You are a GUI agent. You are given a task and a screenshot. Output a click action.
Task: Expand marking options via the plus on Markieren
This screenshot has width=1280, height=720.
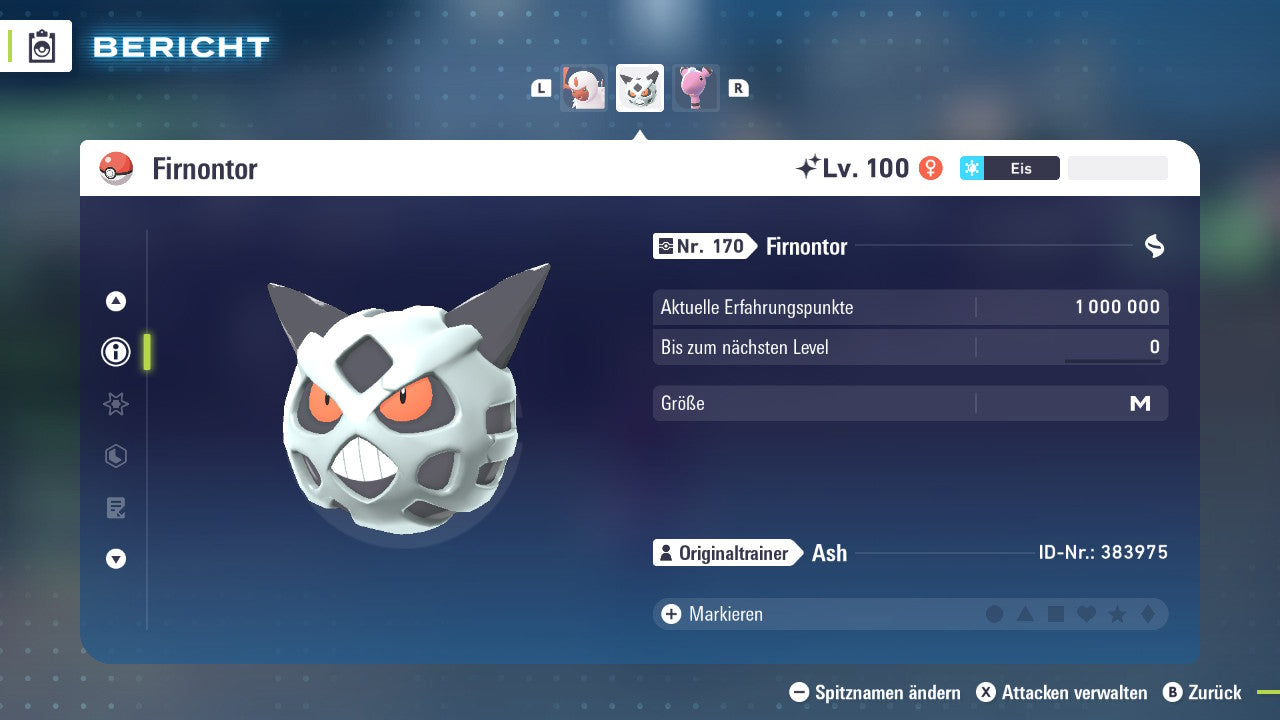(669, 614)
